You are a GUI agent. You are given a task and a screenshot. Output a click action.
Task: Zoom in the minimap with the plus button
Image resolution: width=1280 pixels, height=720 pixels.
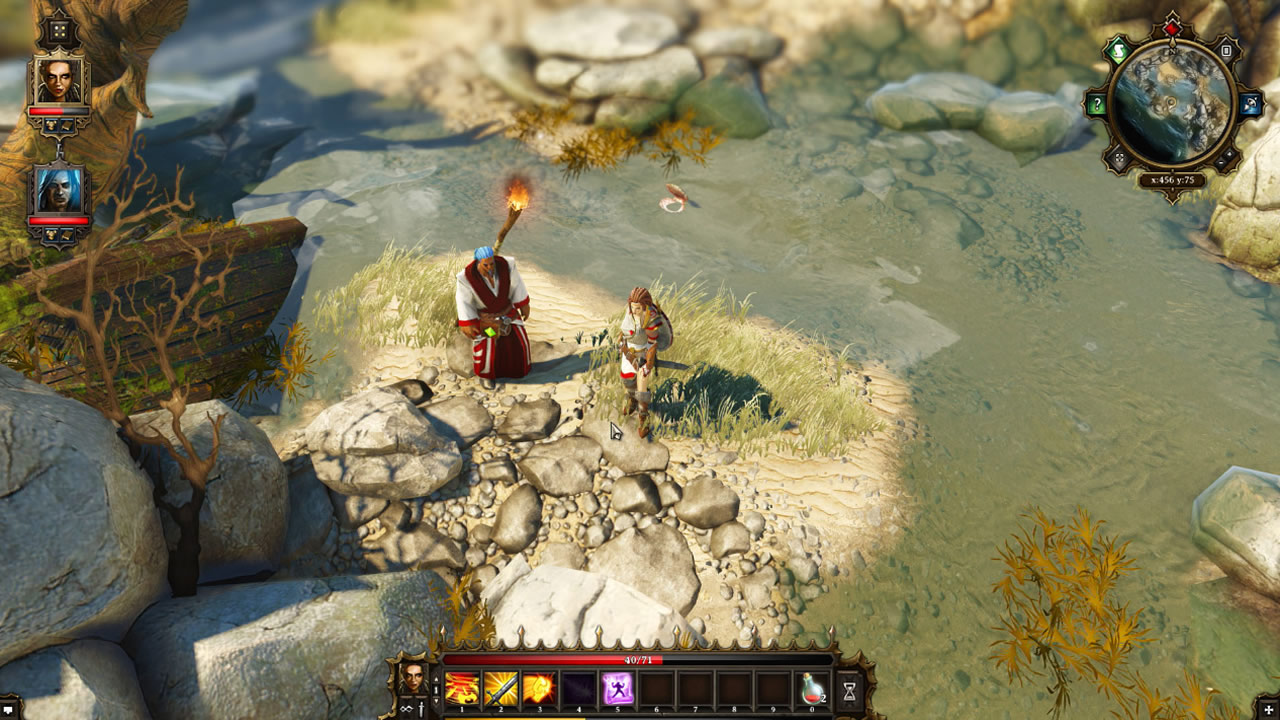pos(1228,152)
